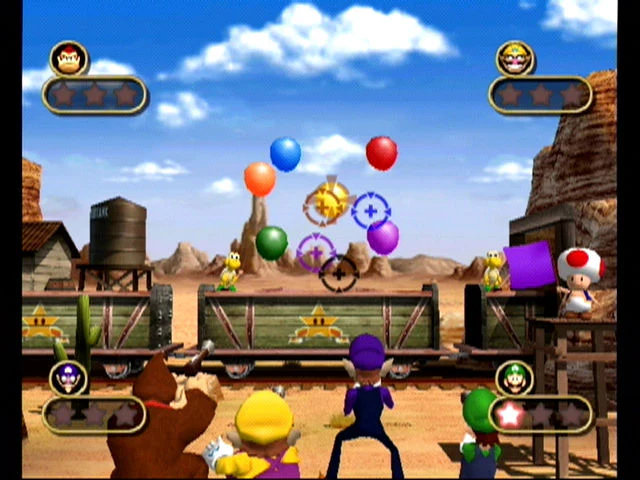Select Wario's player portrait icon
Viewport: 640px width, 480px height.
coord(514,58)
